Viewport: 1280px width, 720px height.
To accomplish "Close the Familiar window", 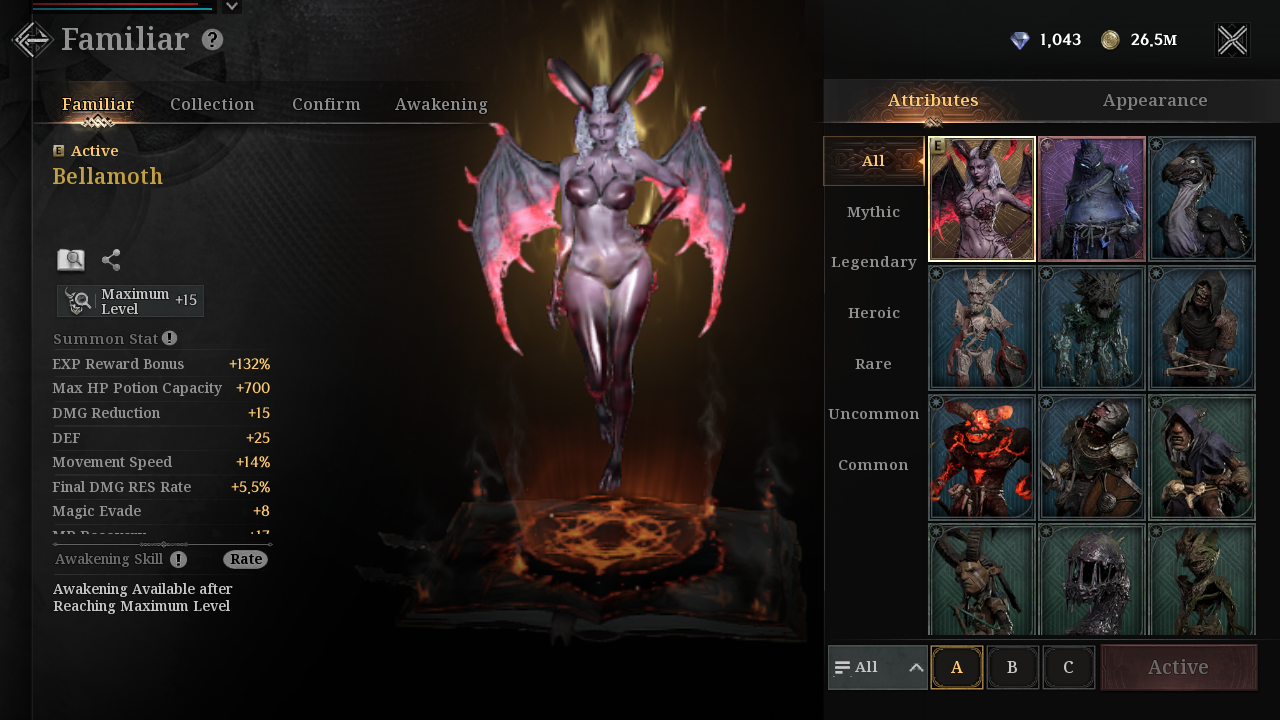I will coord(1232,40).
